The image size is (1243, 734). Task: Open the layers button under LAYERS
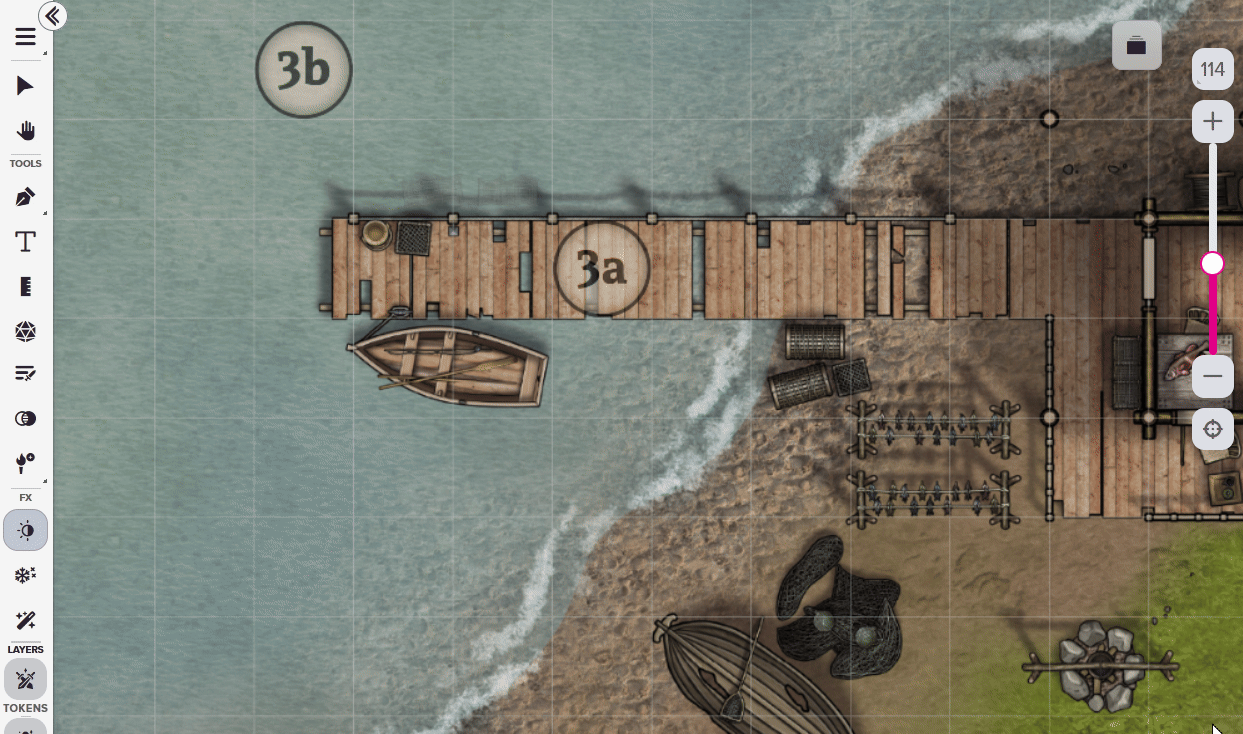[x=25, y=681]
